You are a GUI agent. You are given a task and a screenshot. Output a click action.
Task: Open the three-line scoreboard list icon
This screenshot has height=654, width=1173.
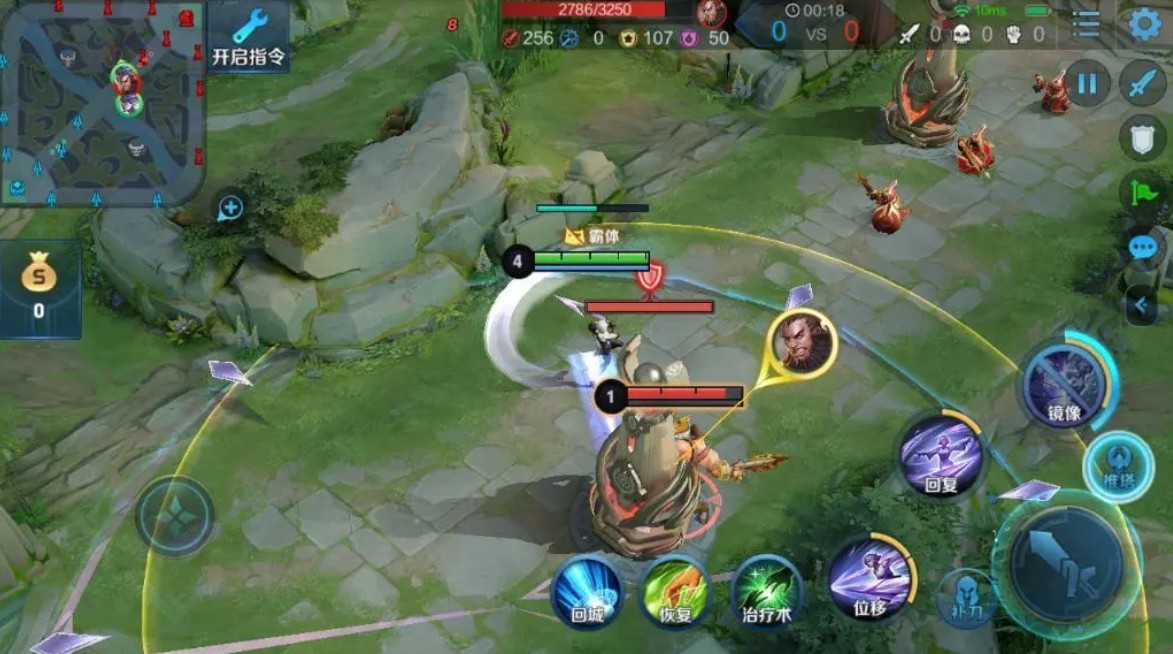1087,24
